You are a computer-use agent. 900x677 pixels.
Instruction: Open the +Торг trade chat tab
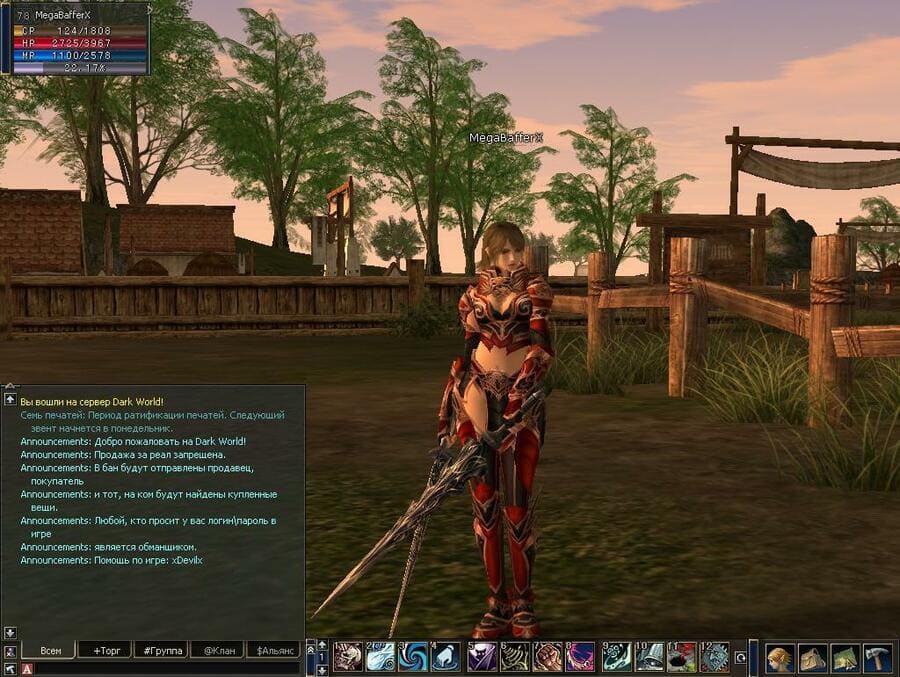point(105,650)
